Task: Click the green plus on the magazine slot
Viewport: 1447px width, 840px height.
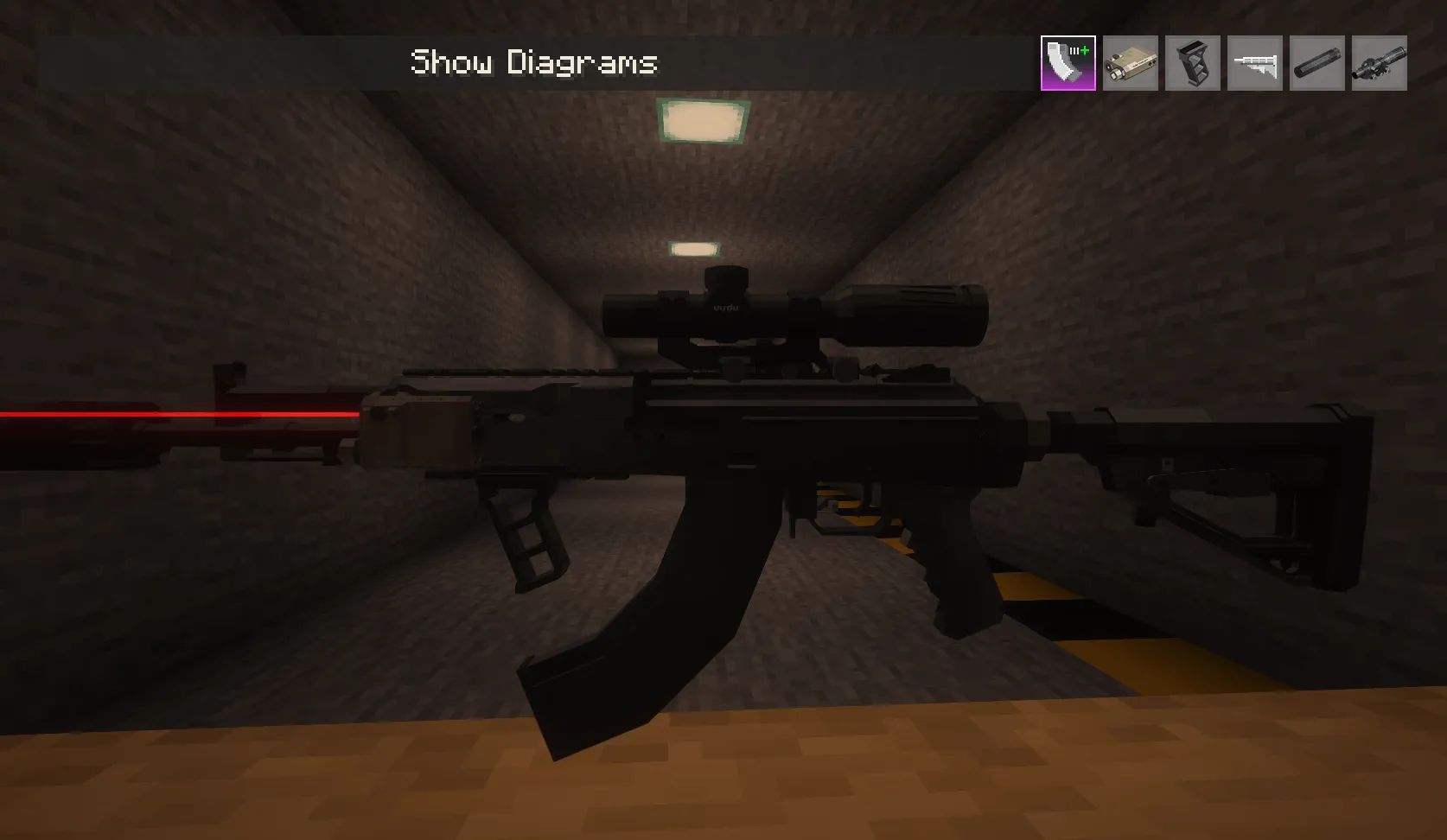Action: click(1084, 51)
